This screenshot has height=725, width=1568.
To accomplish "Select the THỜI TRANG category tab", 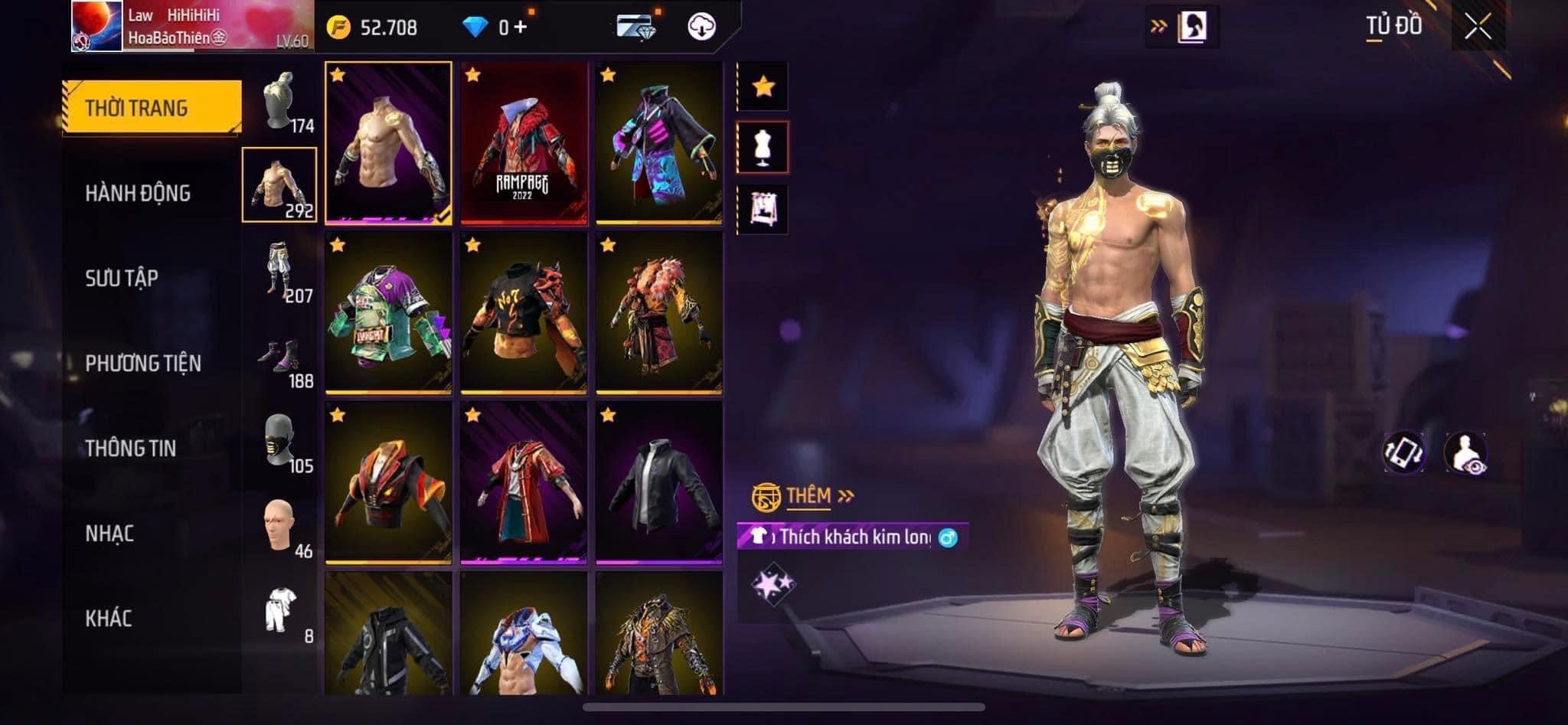I will pyautogui.click(x=152, y=108).
